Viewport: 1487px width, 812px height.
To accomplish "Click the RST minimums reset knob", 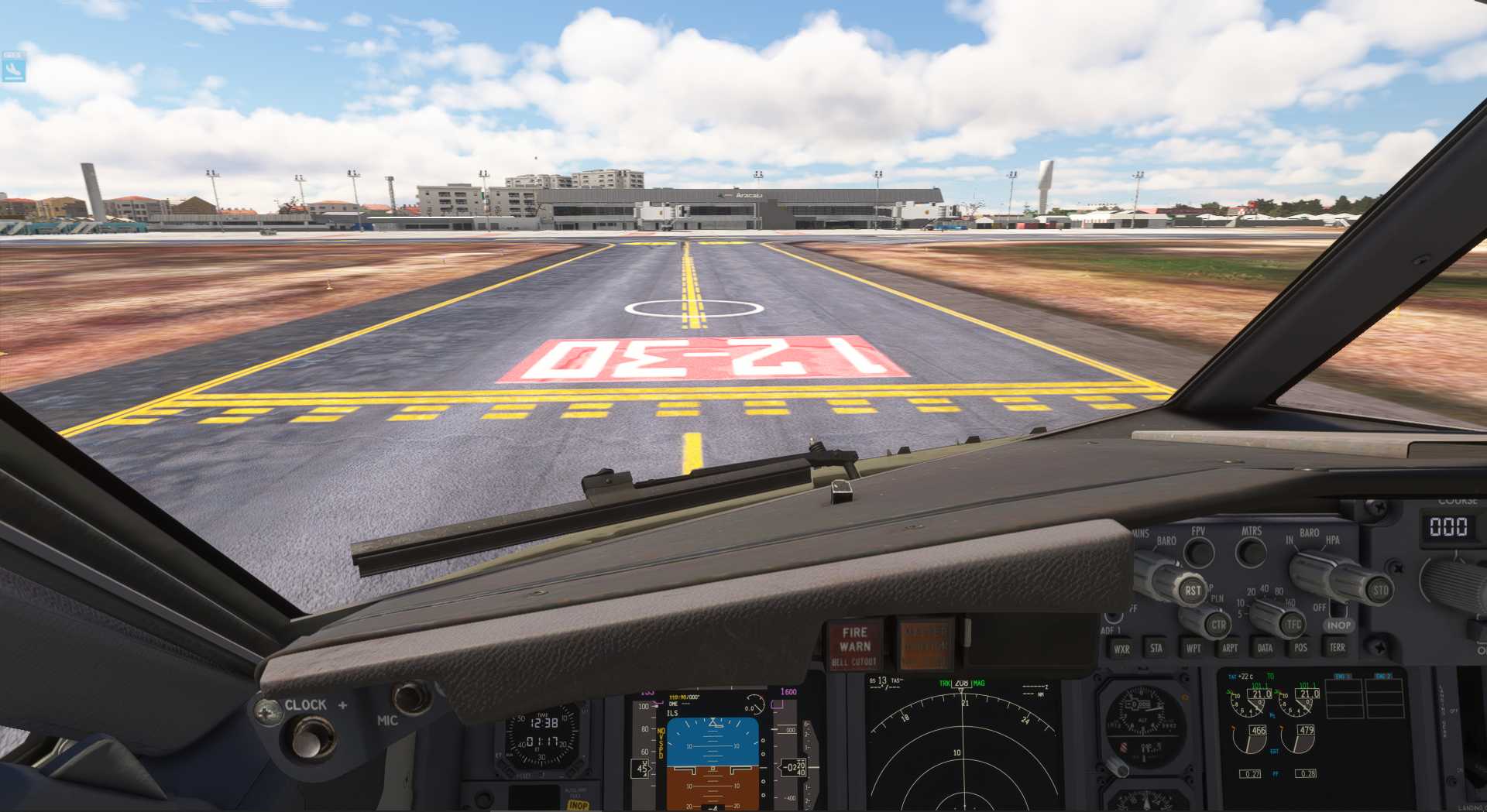I will point(1193,590).
